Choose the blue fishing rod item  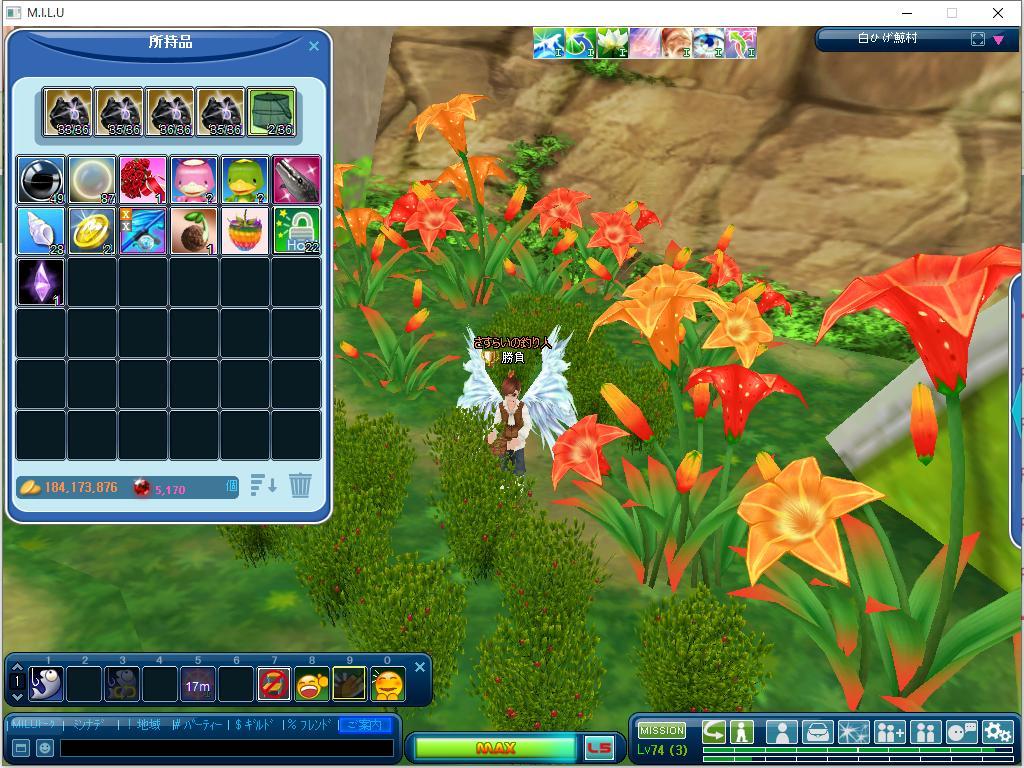143,231
